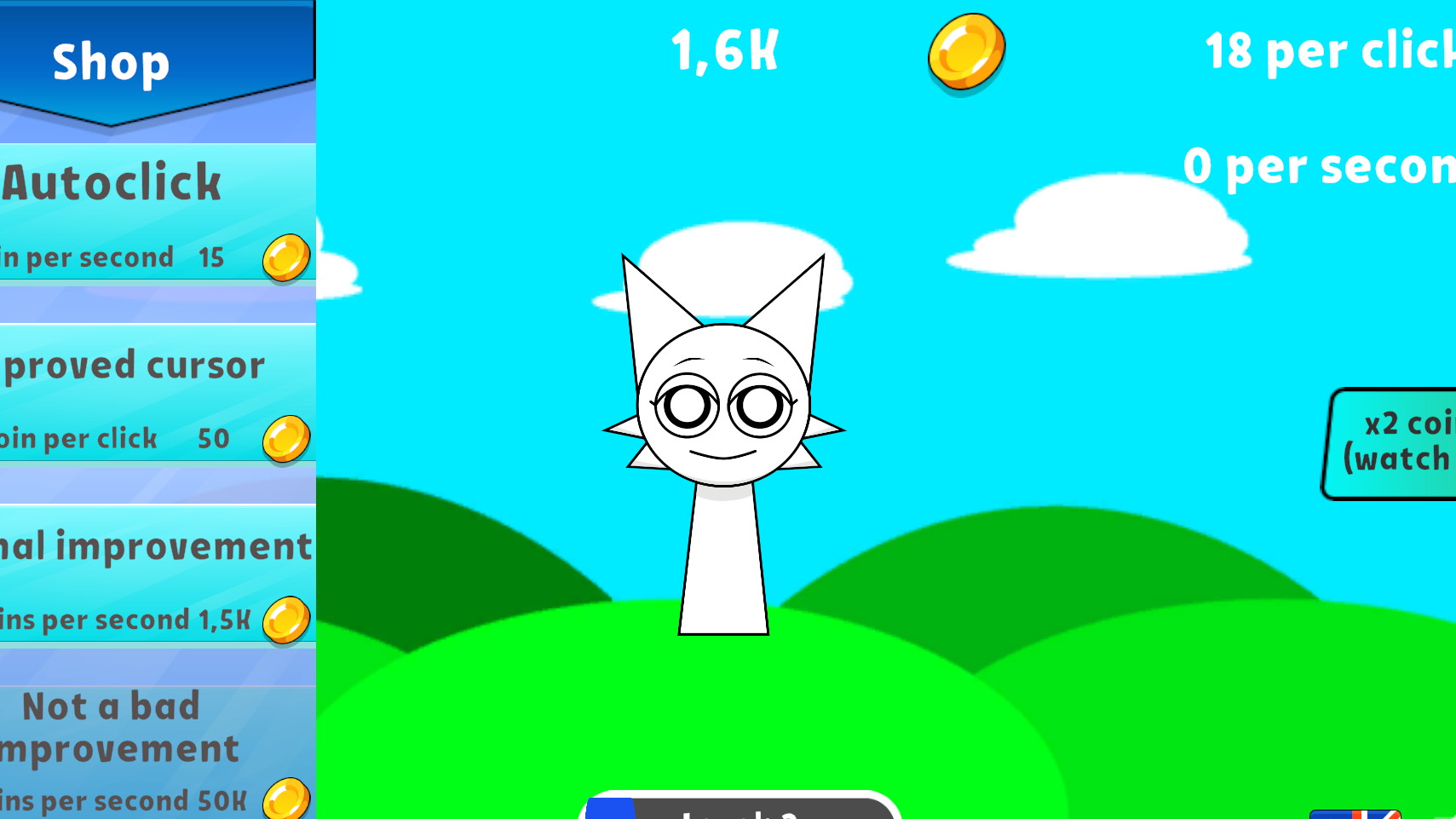Click the coin icon beside the Autoclick price
Screen dimensions: 1456x819
click(x=285, y=259)
